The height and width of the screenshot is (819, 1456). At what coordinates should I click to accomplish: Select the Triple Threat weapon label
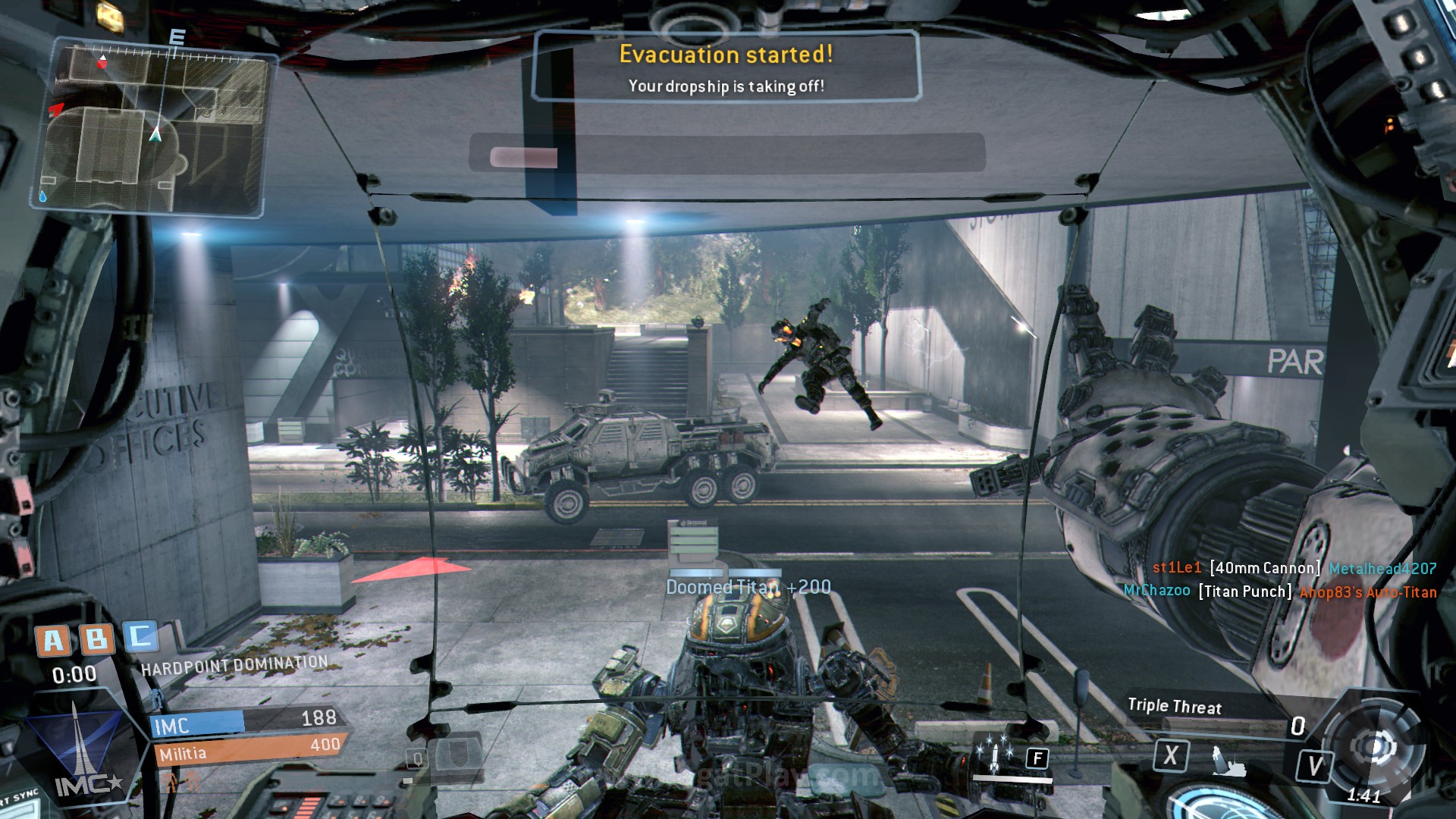(x=1174, y=706)
